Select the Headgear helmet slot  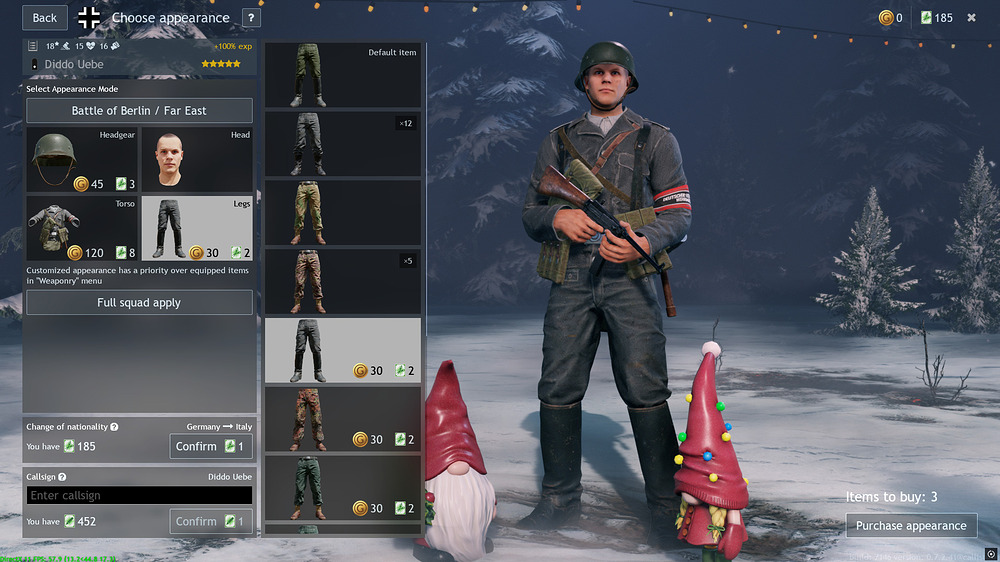(81, 160)
